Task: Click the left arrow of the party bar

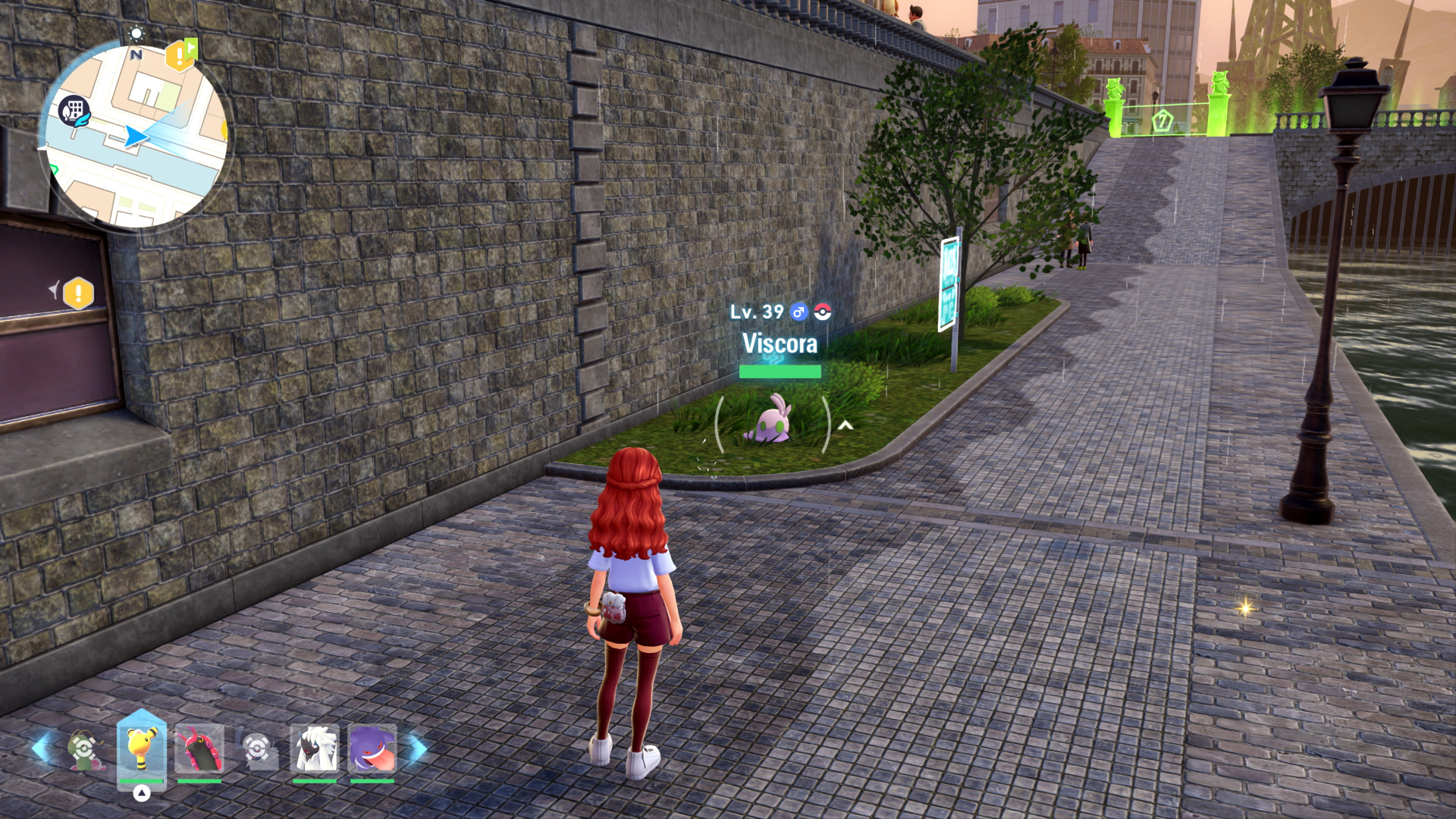Action: coord(42,749)
